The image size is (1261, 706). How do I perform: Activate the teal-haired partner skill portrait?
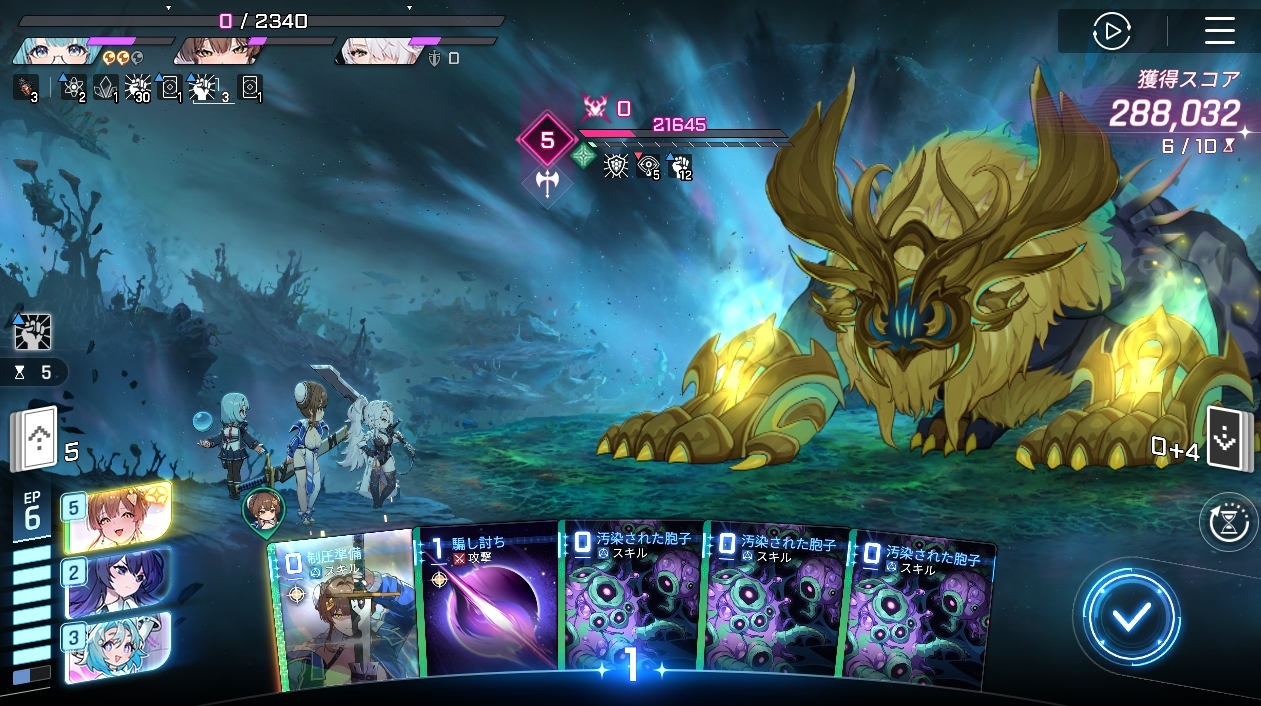118,646
